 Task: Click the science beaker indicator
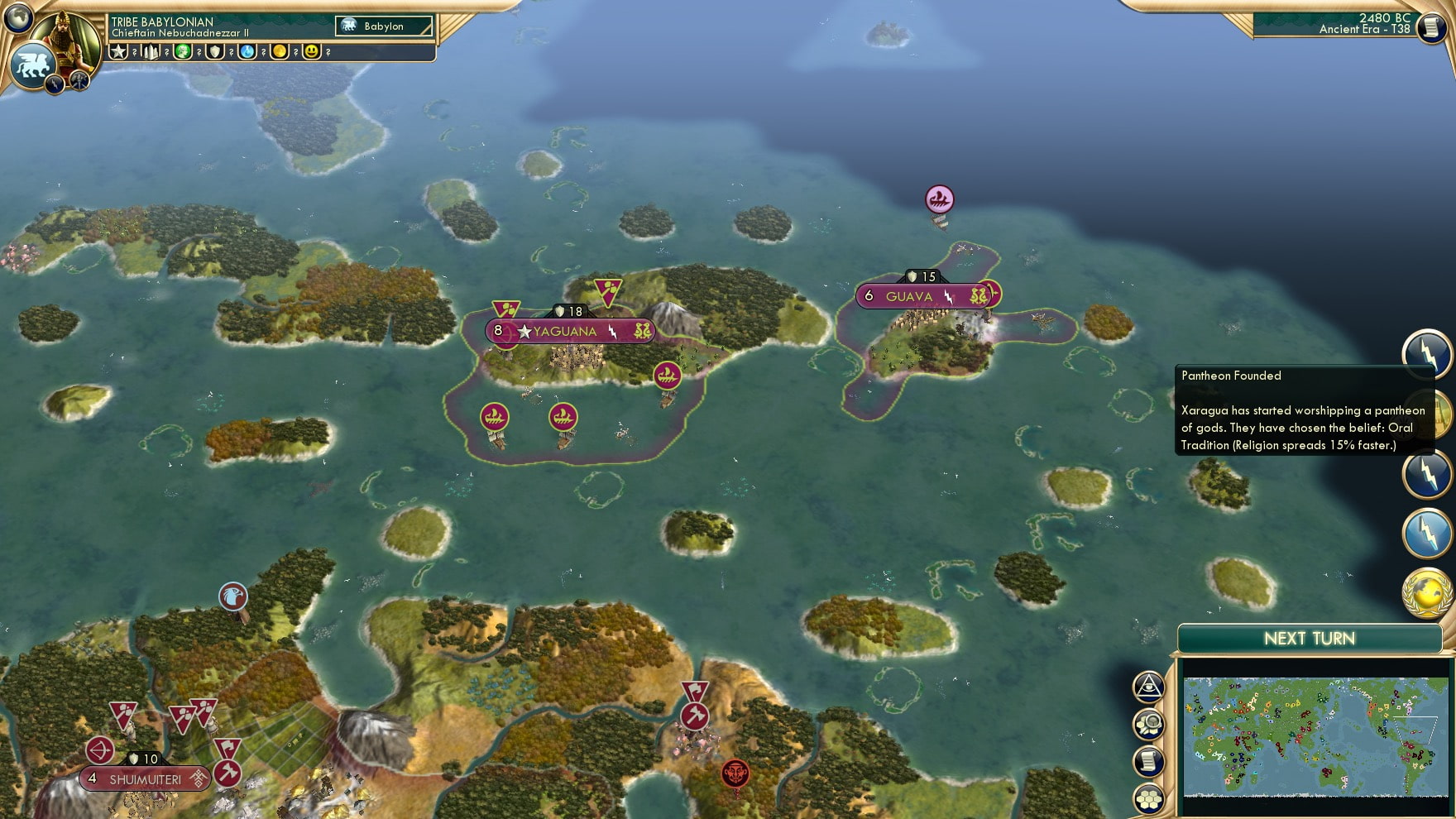click(247, 52)
